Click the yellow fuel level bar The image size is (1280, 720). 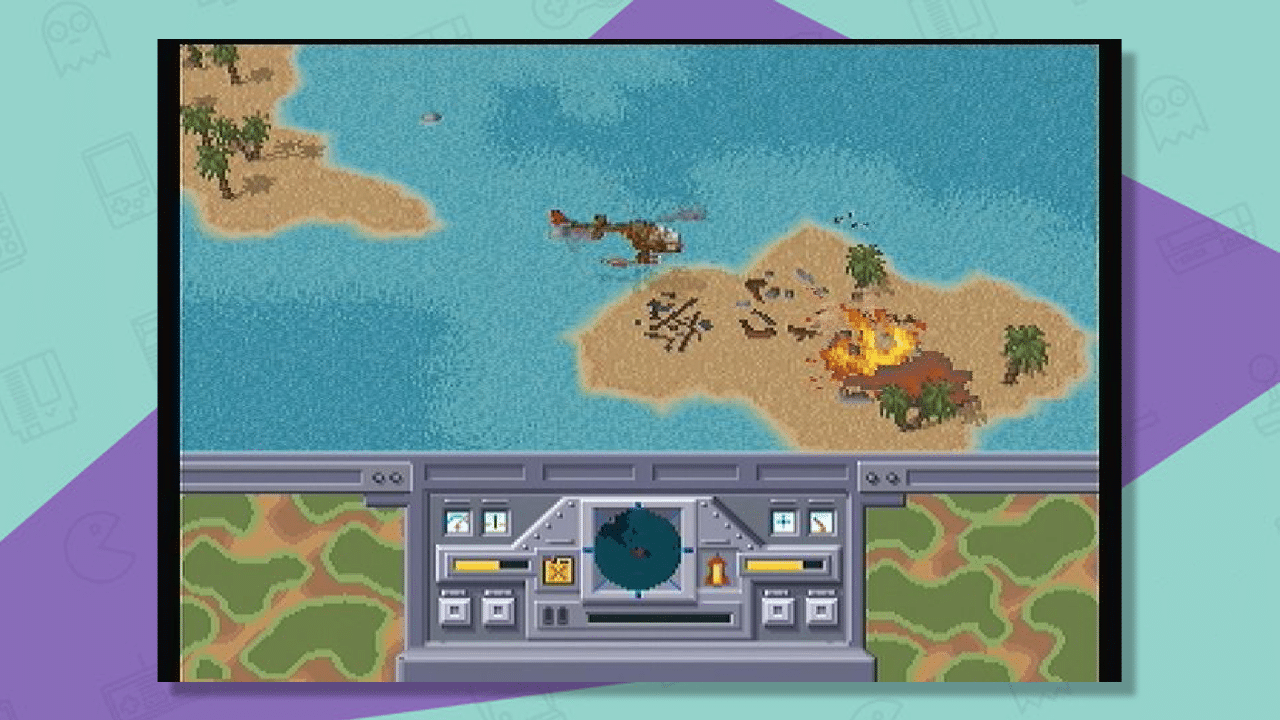point(476,564)
